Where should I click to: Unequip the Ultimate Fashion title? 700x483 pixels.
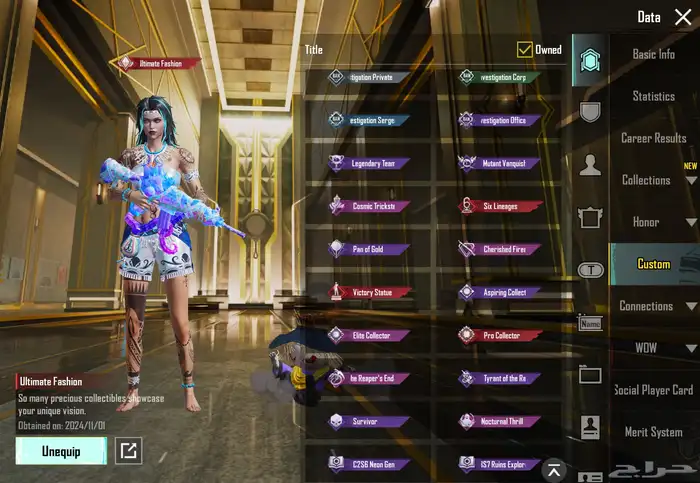point(61,450)
